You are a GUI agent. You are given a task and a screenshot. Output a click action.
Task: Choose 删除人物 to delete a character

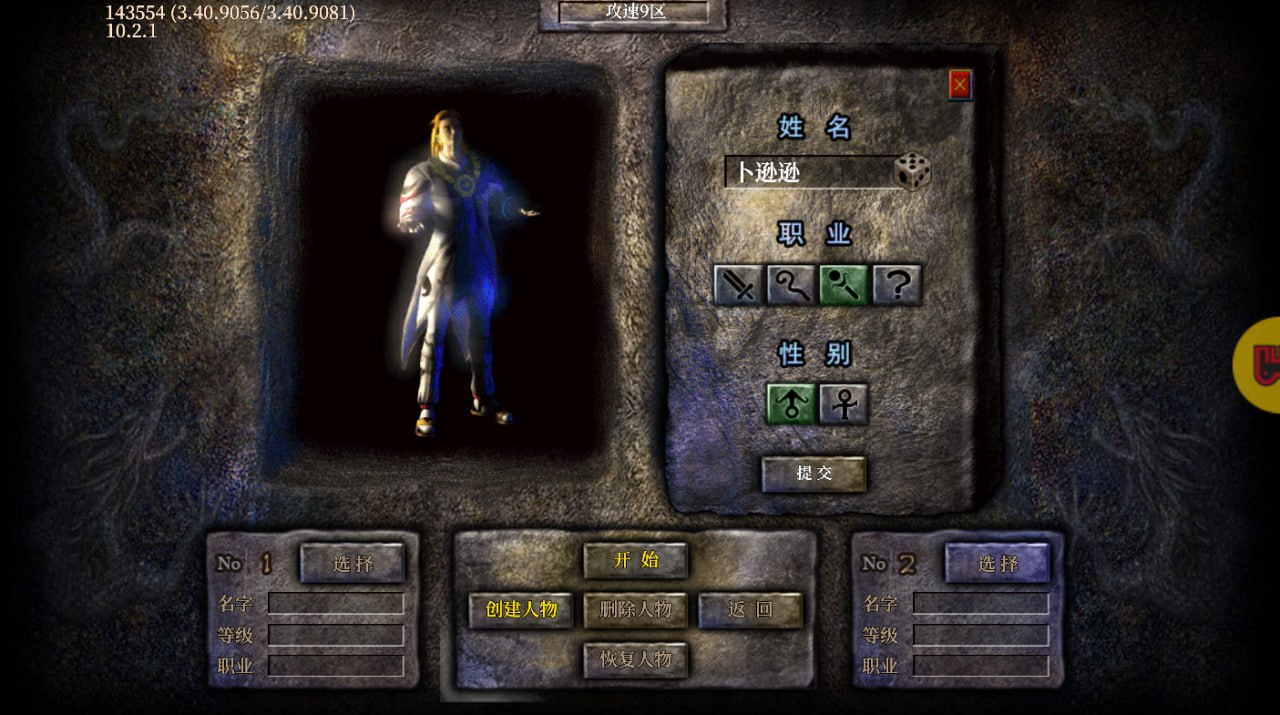click(636, 610)
